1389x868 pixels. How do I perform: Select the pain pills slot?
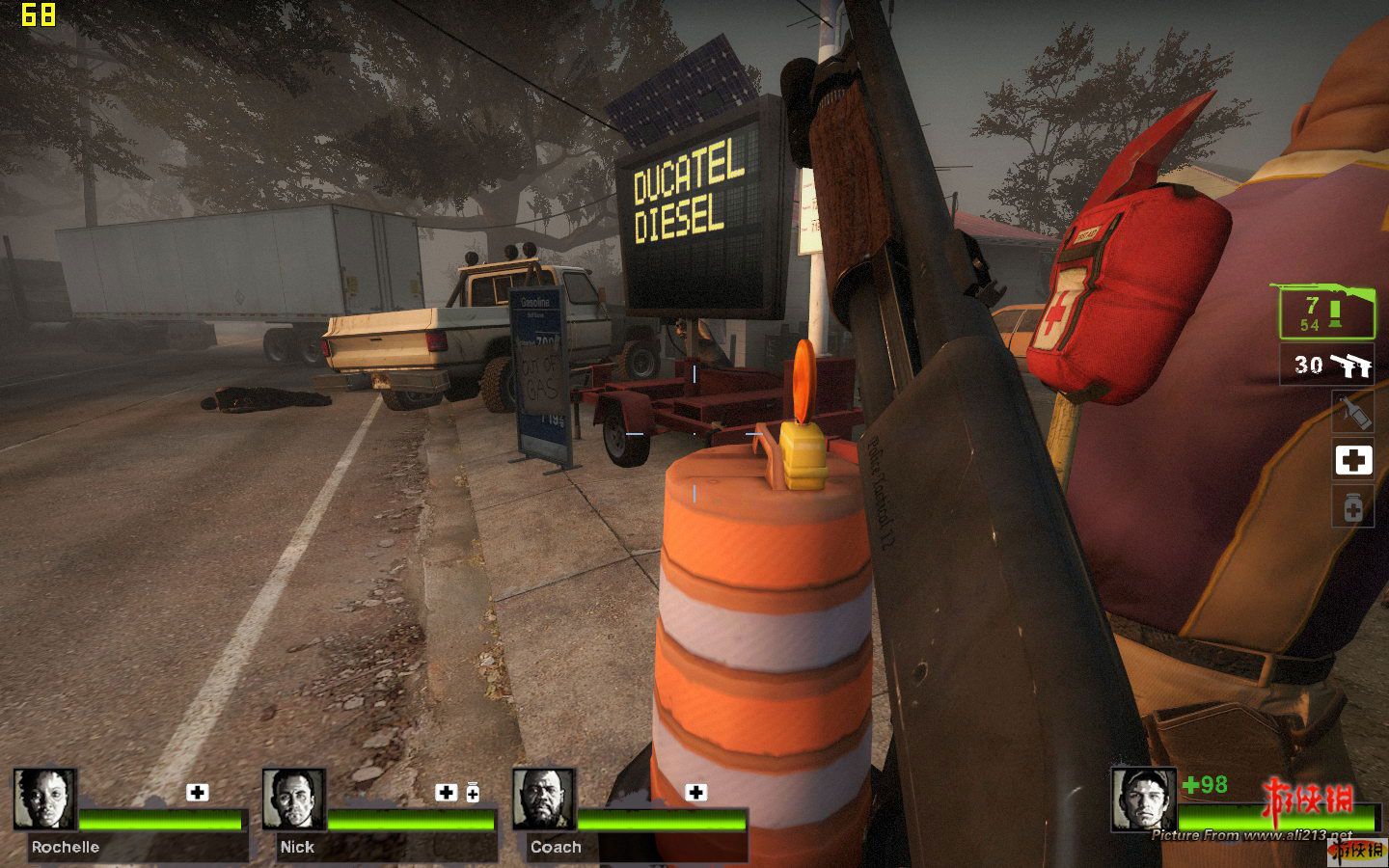(x=1352, y=507)
